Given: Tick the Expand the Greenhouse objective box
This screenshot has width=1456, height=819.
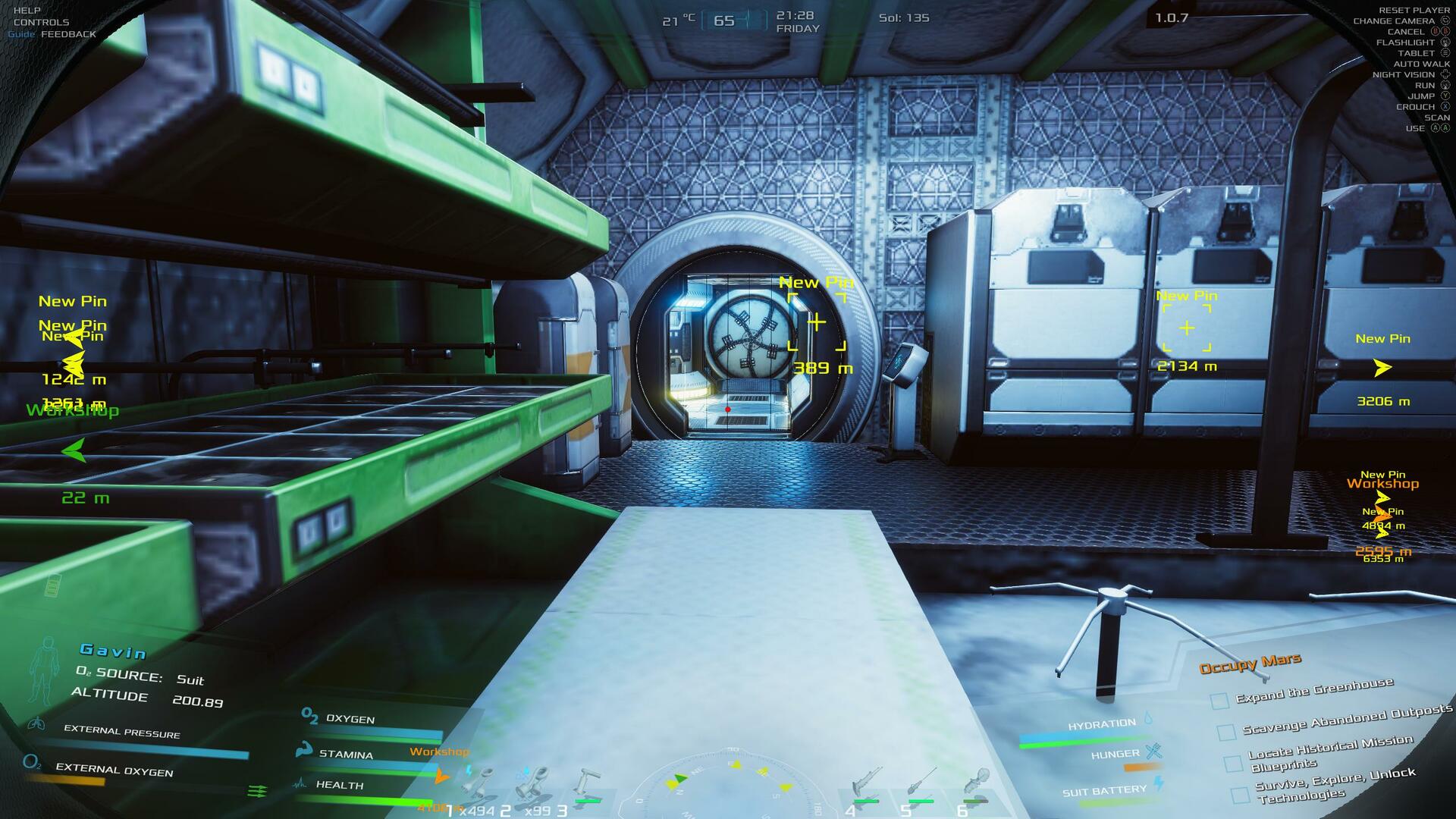Looking at the screenshot, I should 1219,701.
